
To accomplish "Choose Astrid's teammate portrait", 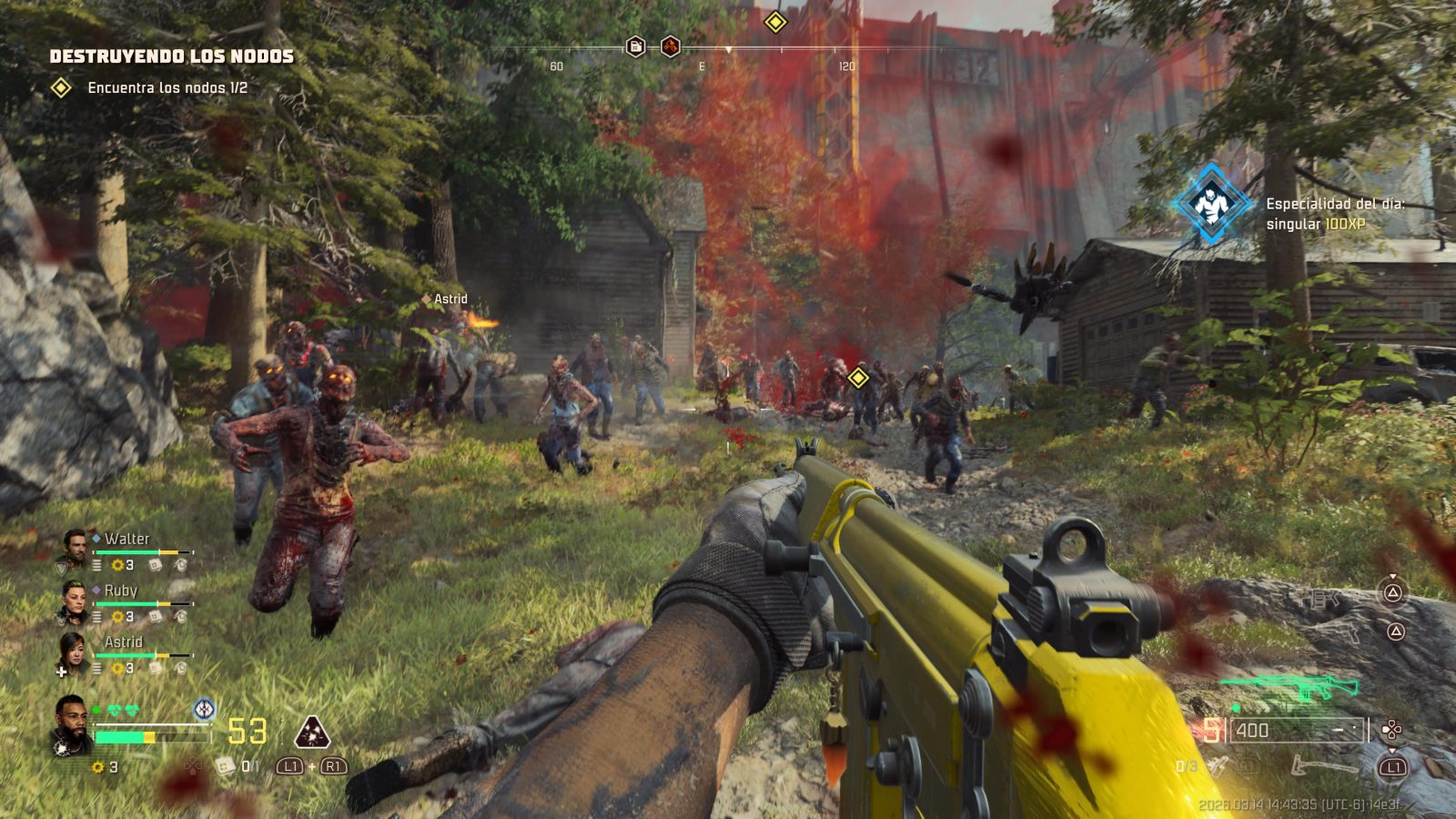I will [74, 652].
